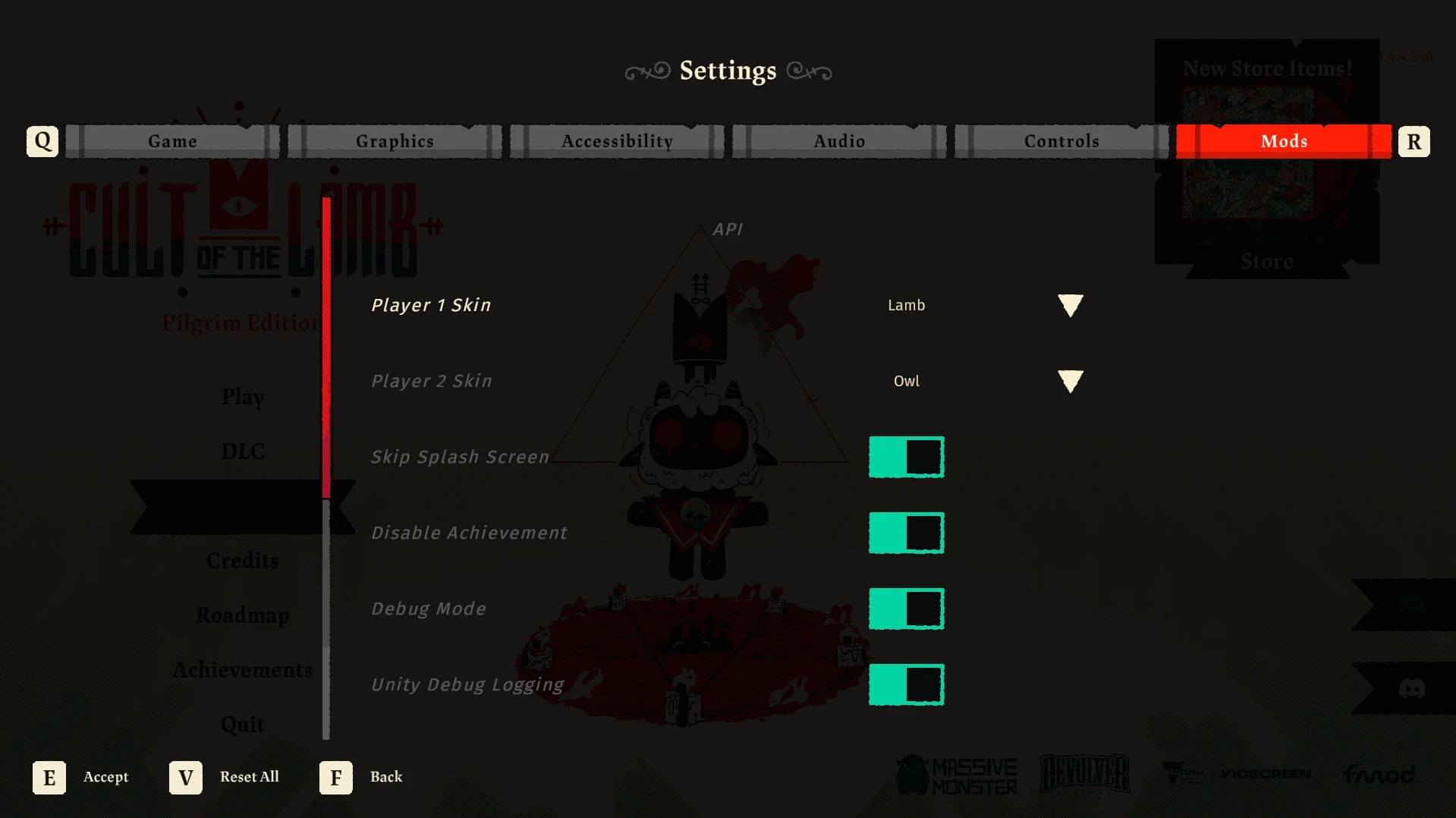The width and height of the screenshot is (1456, 818).
Task: Toggle Debug Mode off
Action: pyautogui.click(x=907, y=608)
